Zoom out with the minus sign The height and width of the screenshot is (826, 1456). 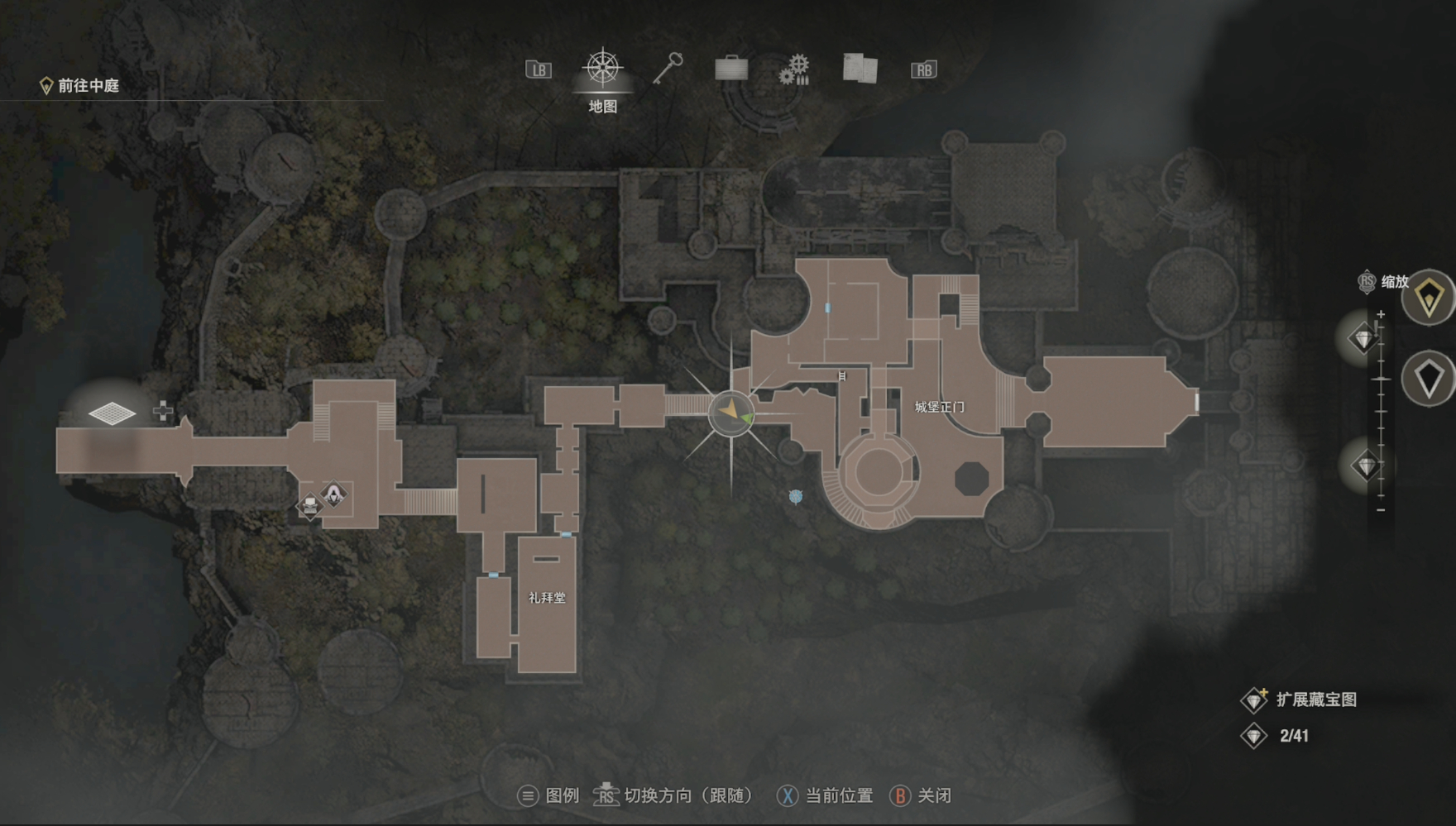[1381, 510]
